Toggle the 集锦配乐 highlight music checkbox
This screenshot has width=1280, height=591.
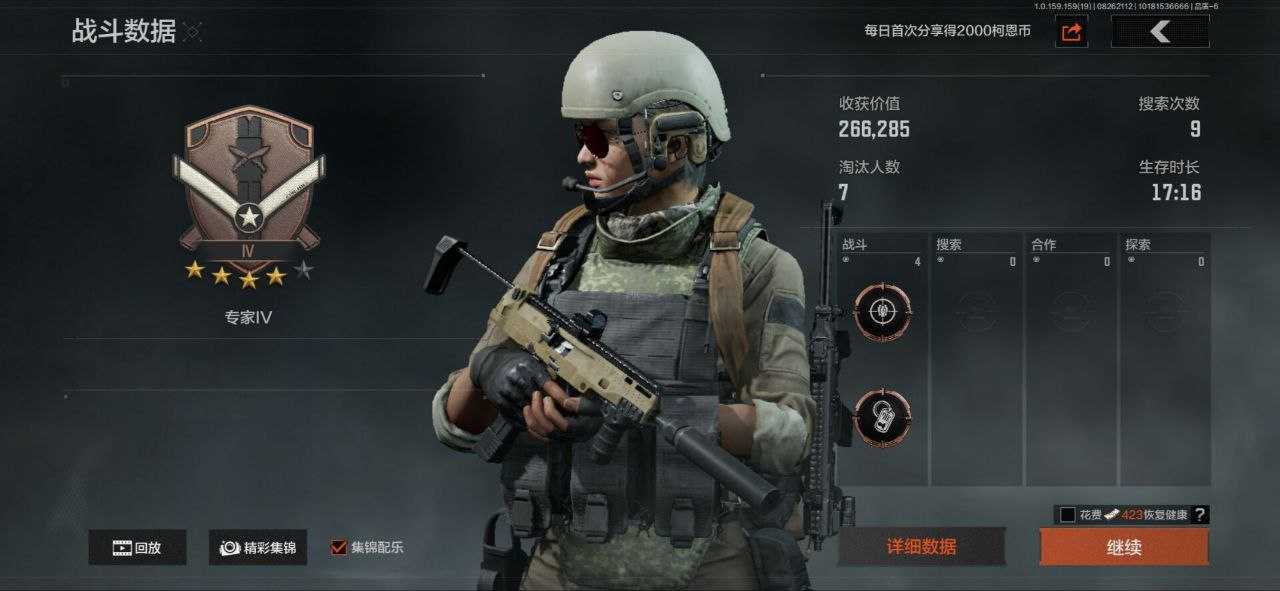click(x=339, y=547)
